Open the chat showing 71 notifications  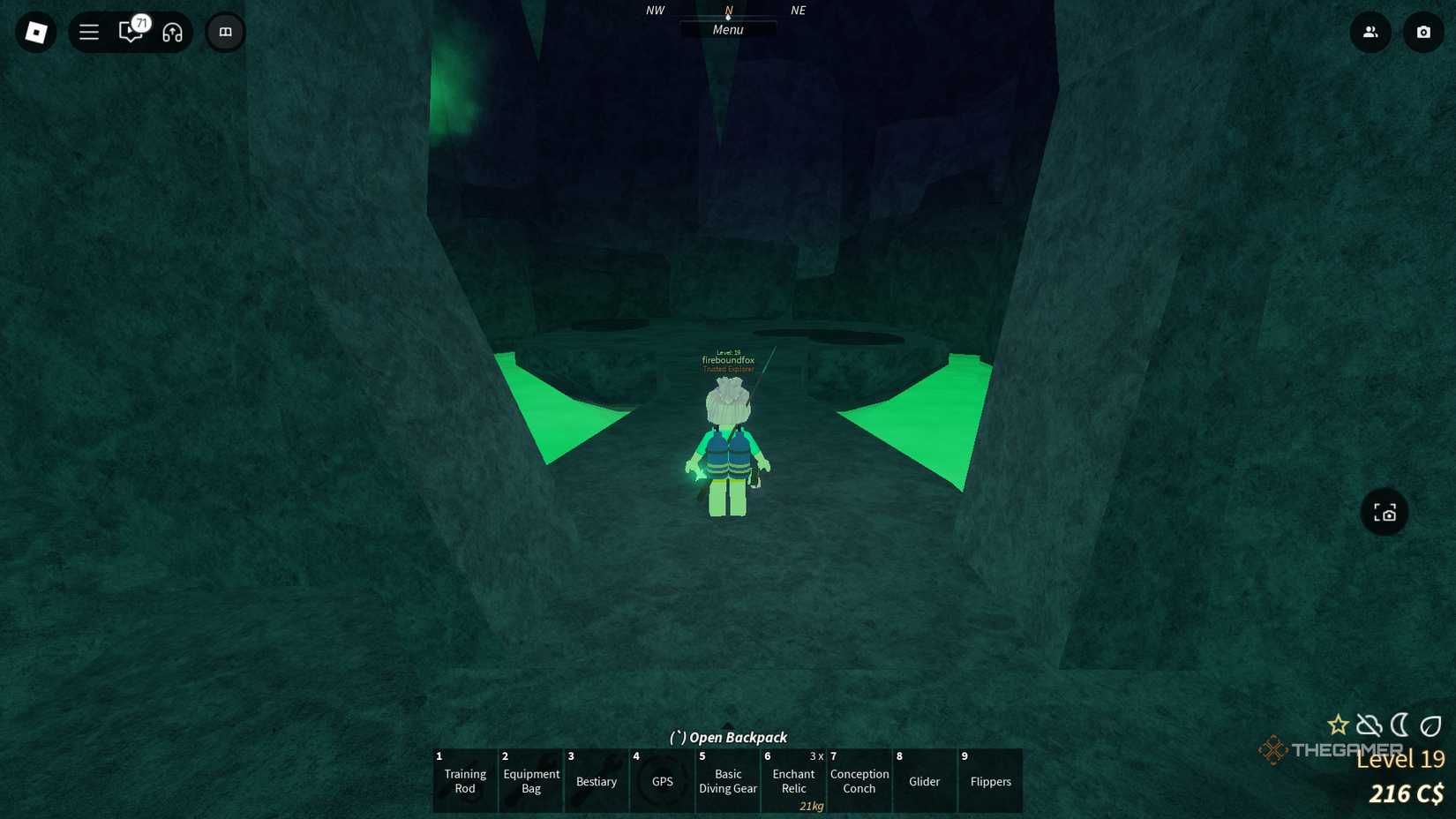[x=129, y=32]
